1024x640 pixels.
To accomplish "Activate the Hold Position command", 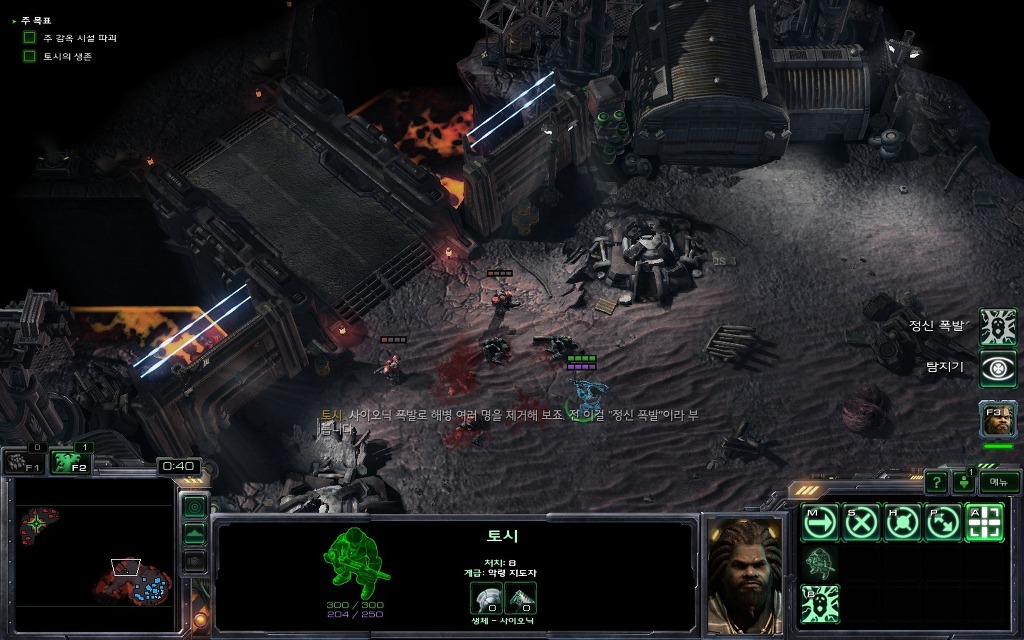I will pos(902,522).
